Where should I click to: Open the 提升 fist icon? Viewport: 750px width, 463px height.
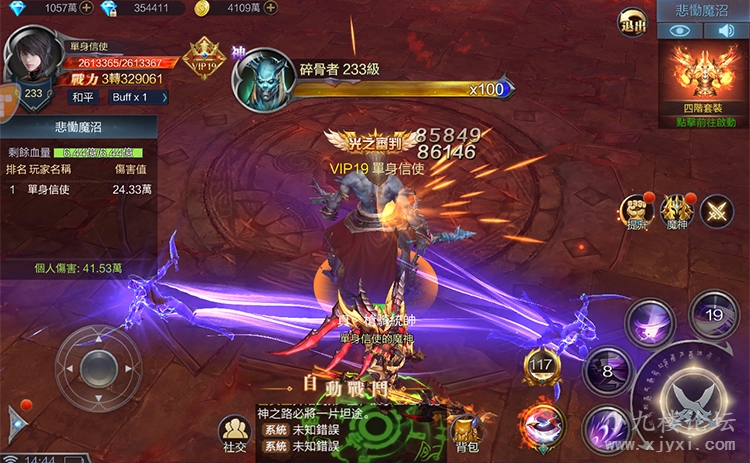coord(636,210)
